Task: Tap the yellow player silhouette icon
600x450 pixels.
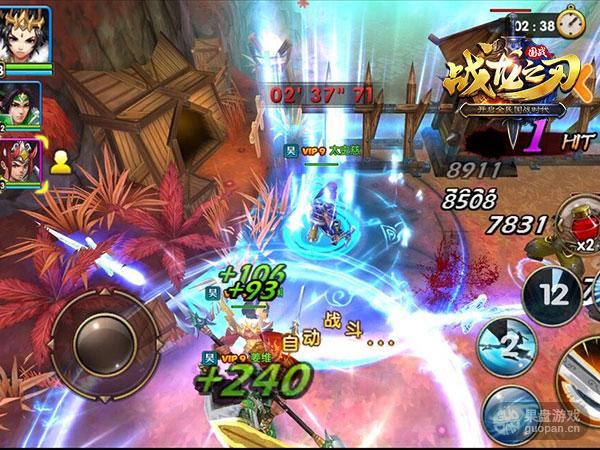Action: pos(60,162)
